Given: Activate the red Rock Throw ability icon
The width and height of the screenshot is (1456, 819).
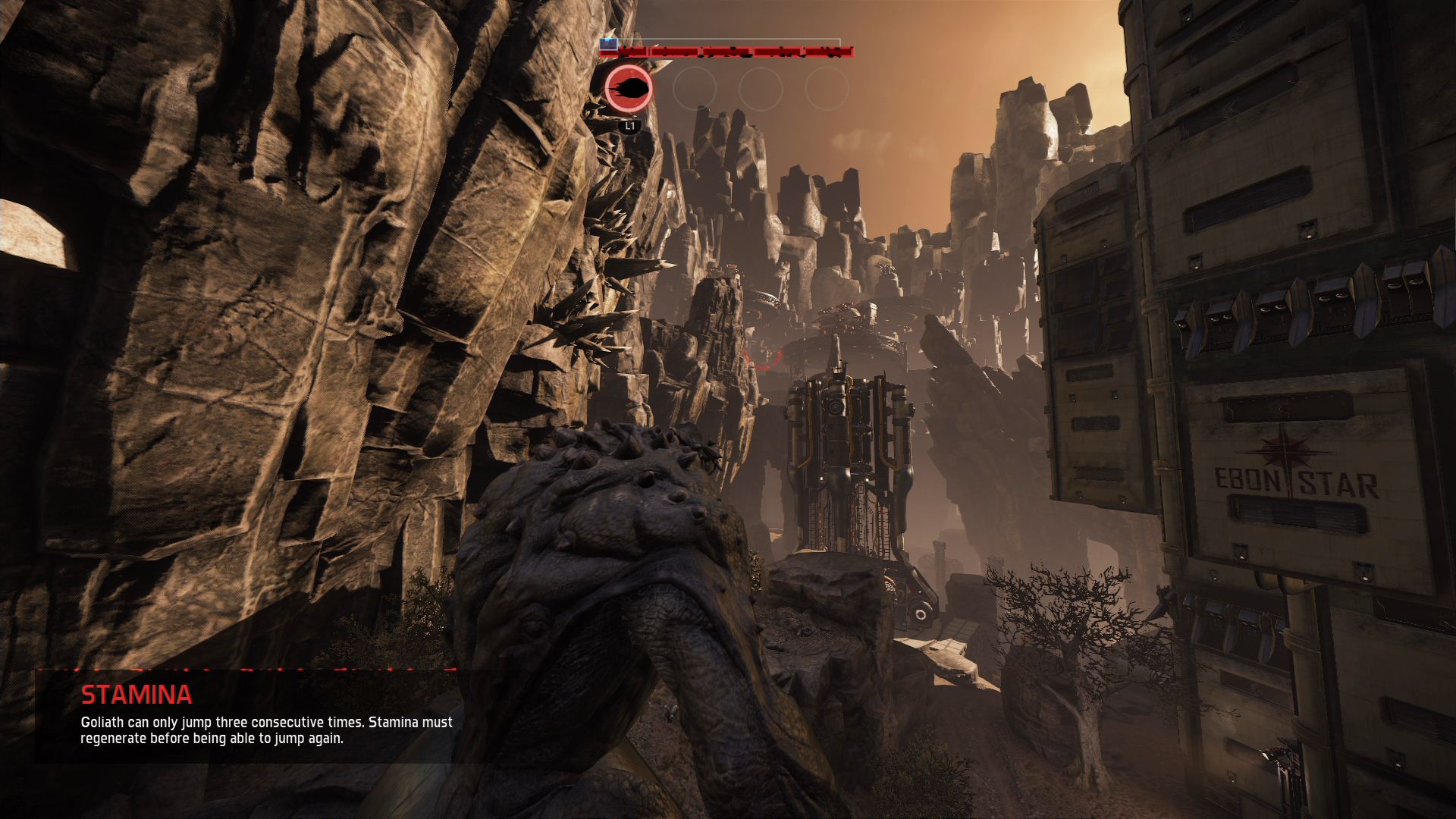Looking at the screenshot, I should 629,89.
